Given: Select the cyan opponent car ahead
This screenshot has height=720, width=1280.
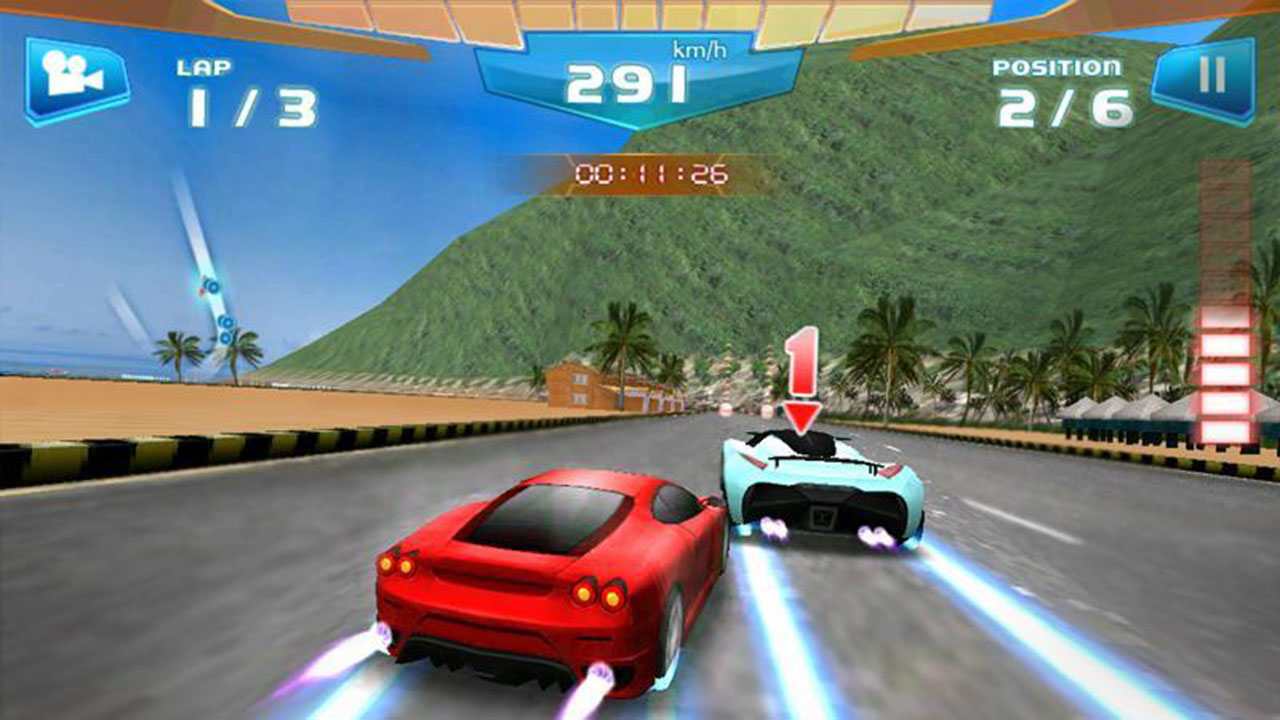Looking at the screenshot, I should tap(820, 490).
